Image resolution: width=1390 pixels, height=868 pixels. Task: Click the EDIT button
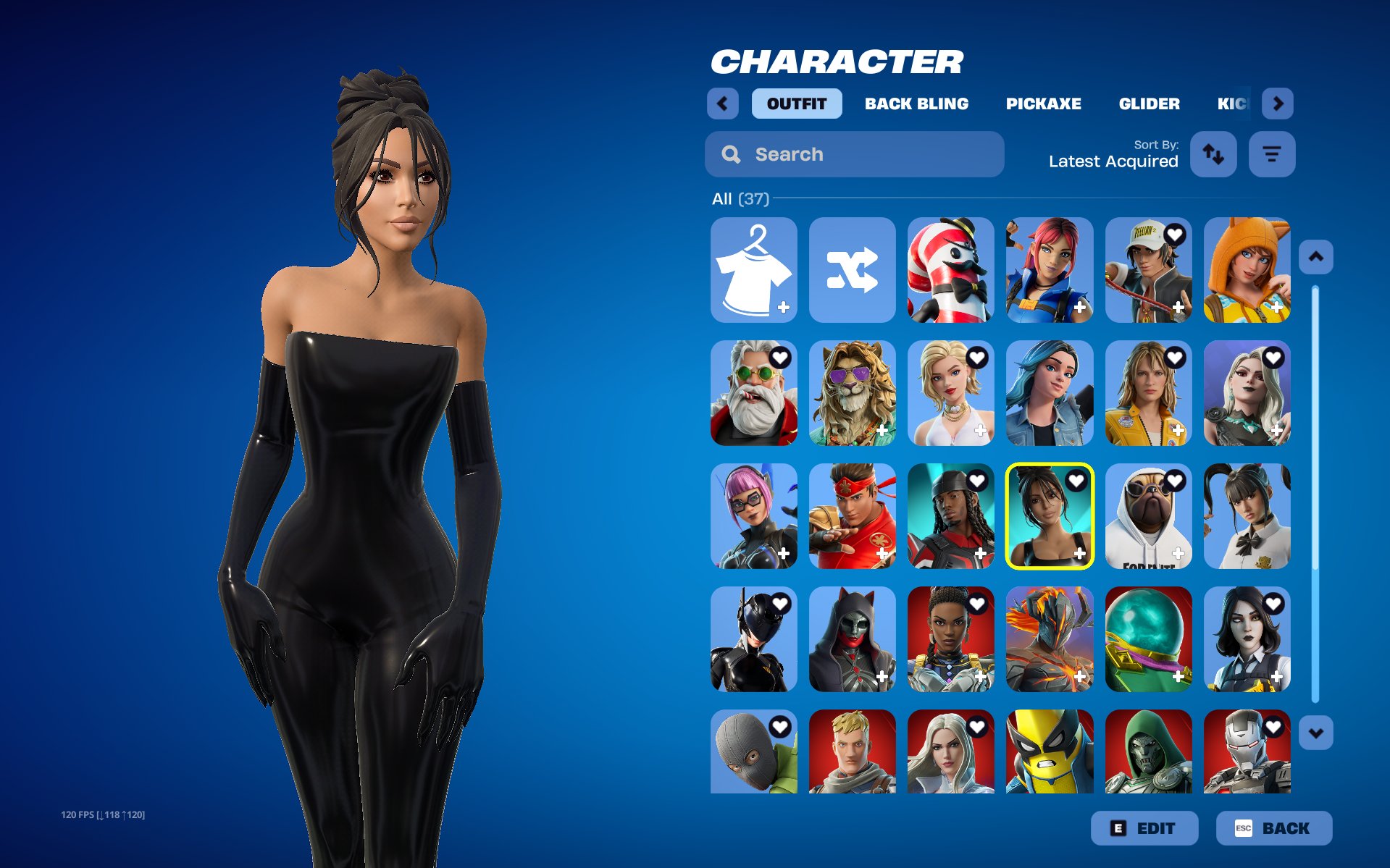[x=1145, y=828]
